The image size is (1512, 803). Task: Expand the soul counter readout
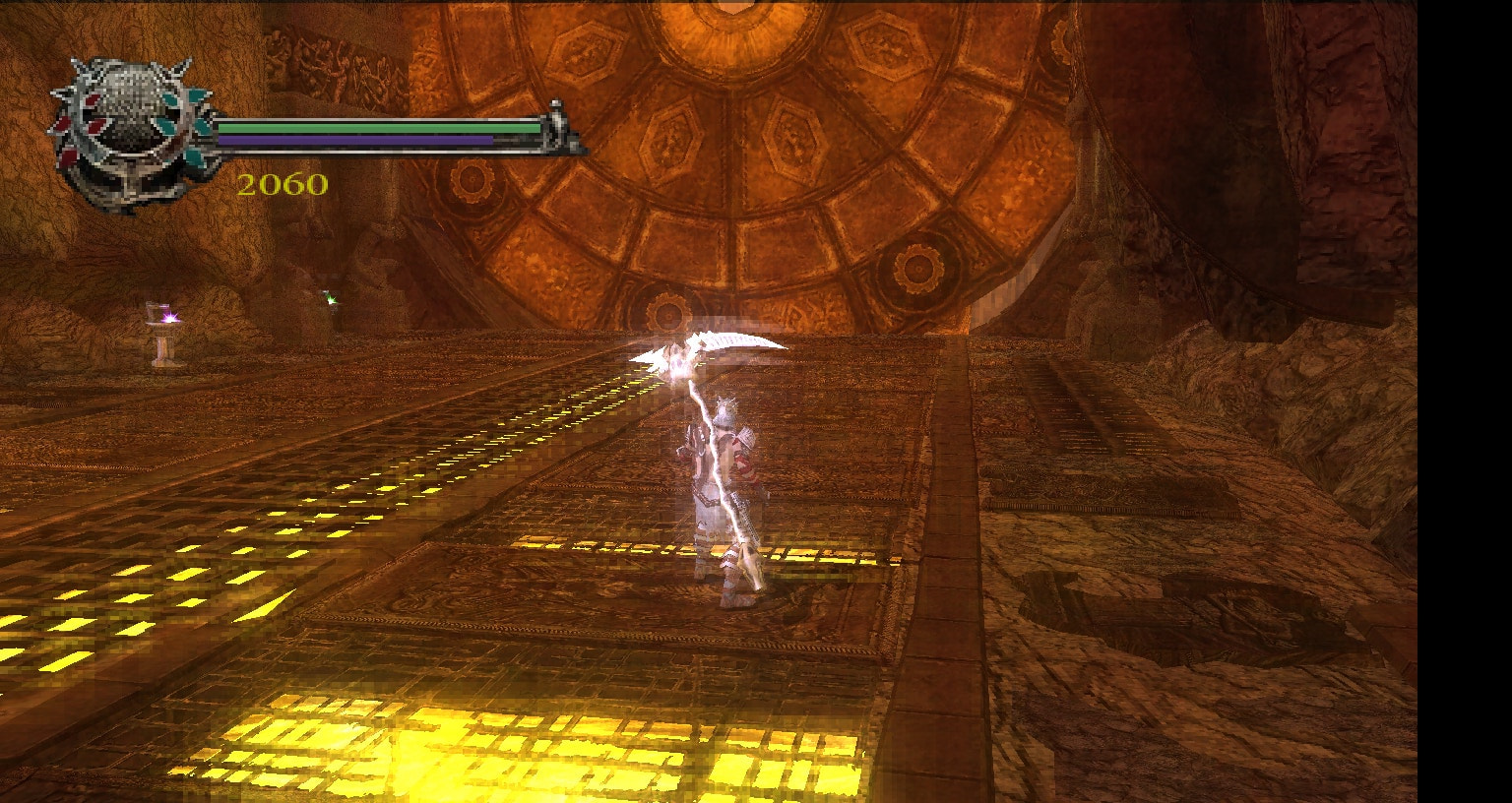pyautogui.click(x=283, y=185)
